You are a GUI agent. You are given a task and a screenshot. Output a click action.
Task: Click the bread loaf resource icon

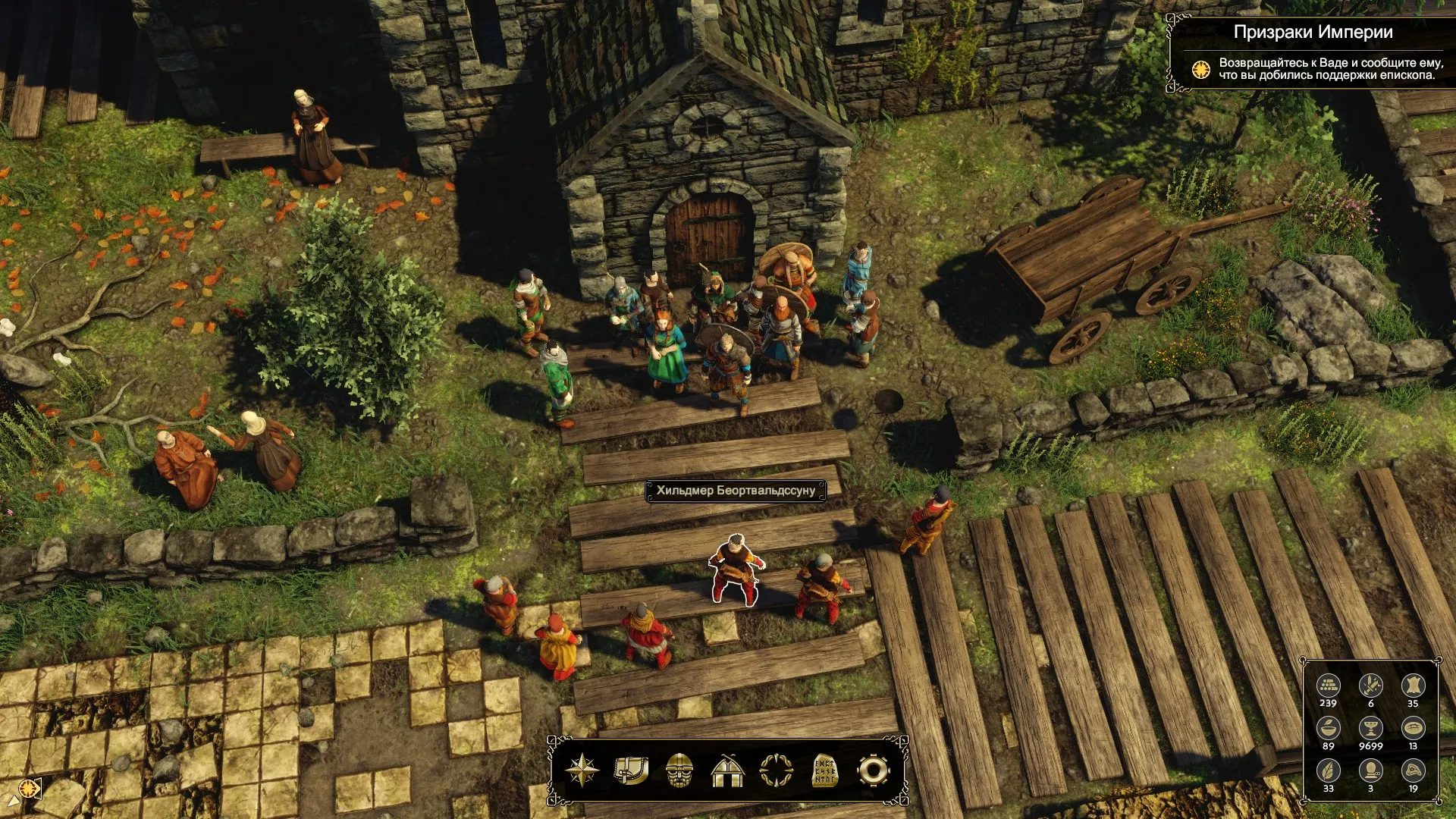(x=1413, y=729)
